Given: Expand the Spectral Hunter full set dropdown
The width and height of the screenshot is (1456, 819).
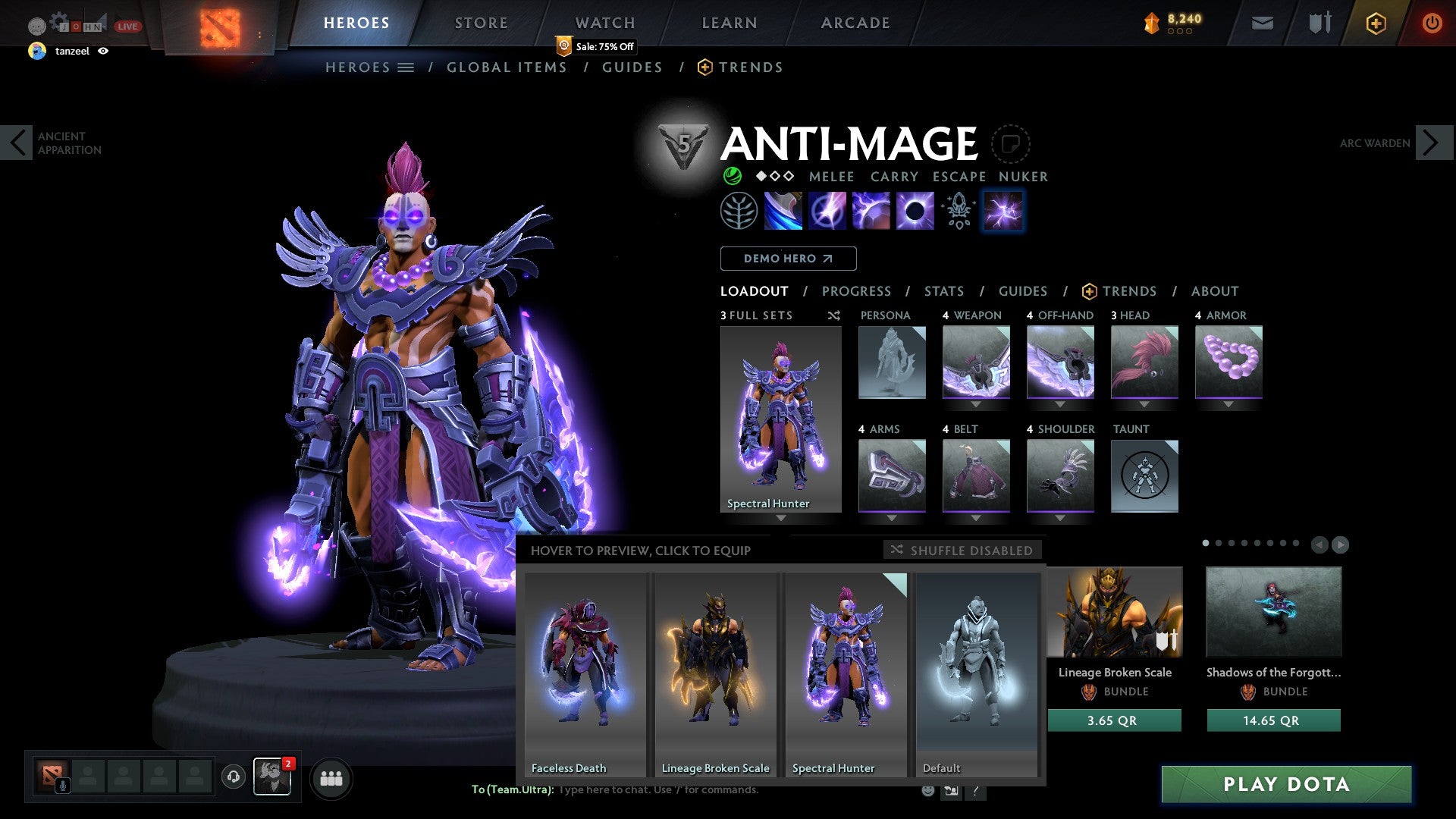Looking at the screenshot, I should (780, 519).
